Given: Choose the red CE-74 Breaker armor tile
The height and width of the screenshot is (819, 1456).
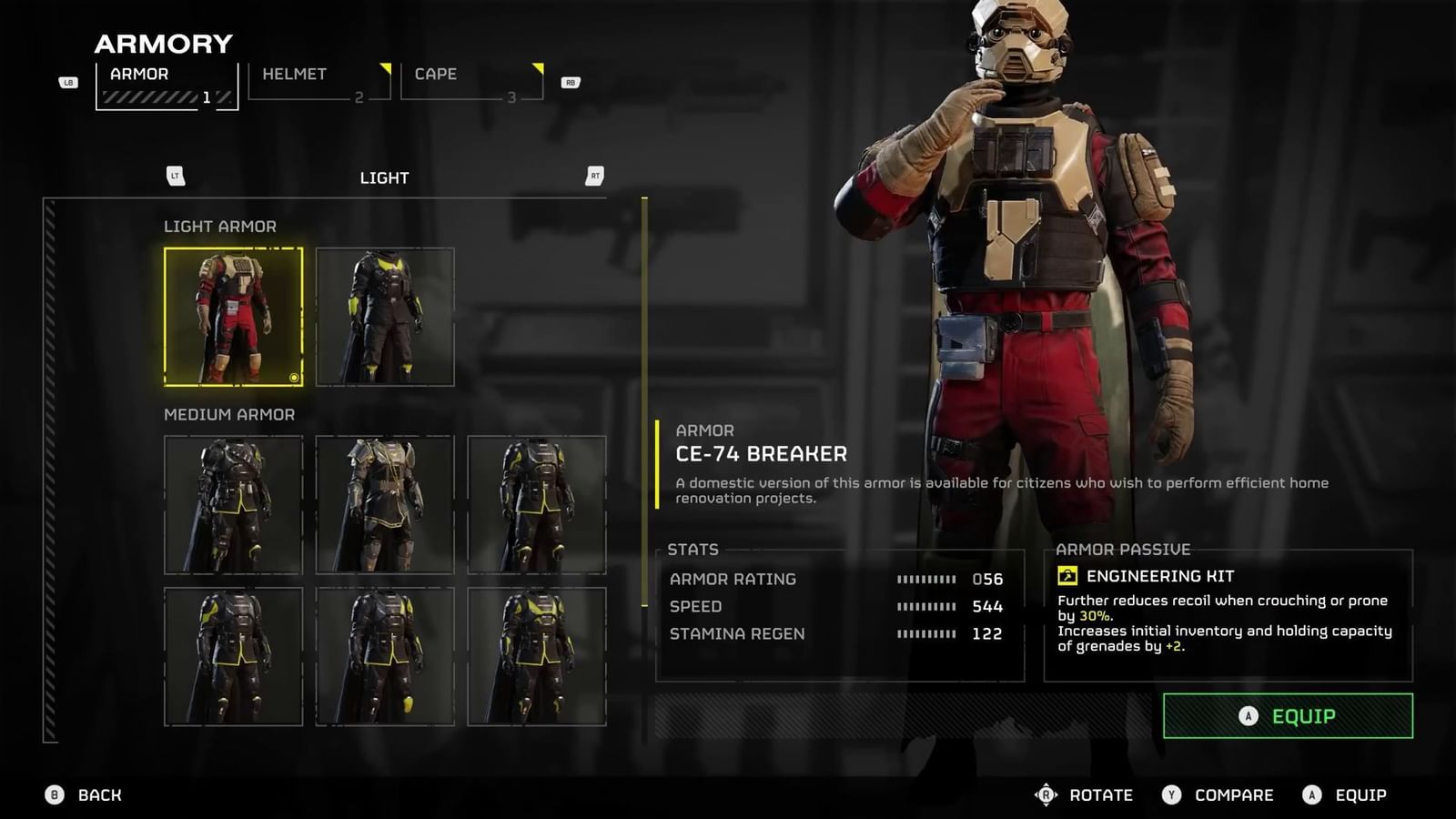Looking at the screenshot, I should point(233,317).
